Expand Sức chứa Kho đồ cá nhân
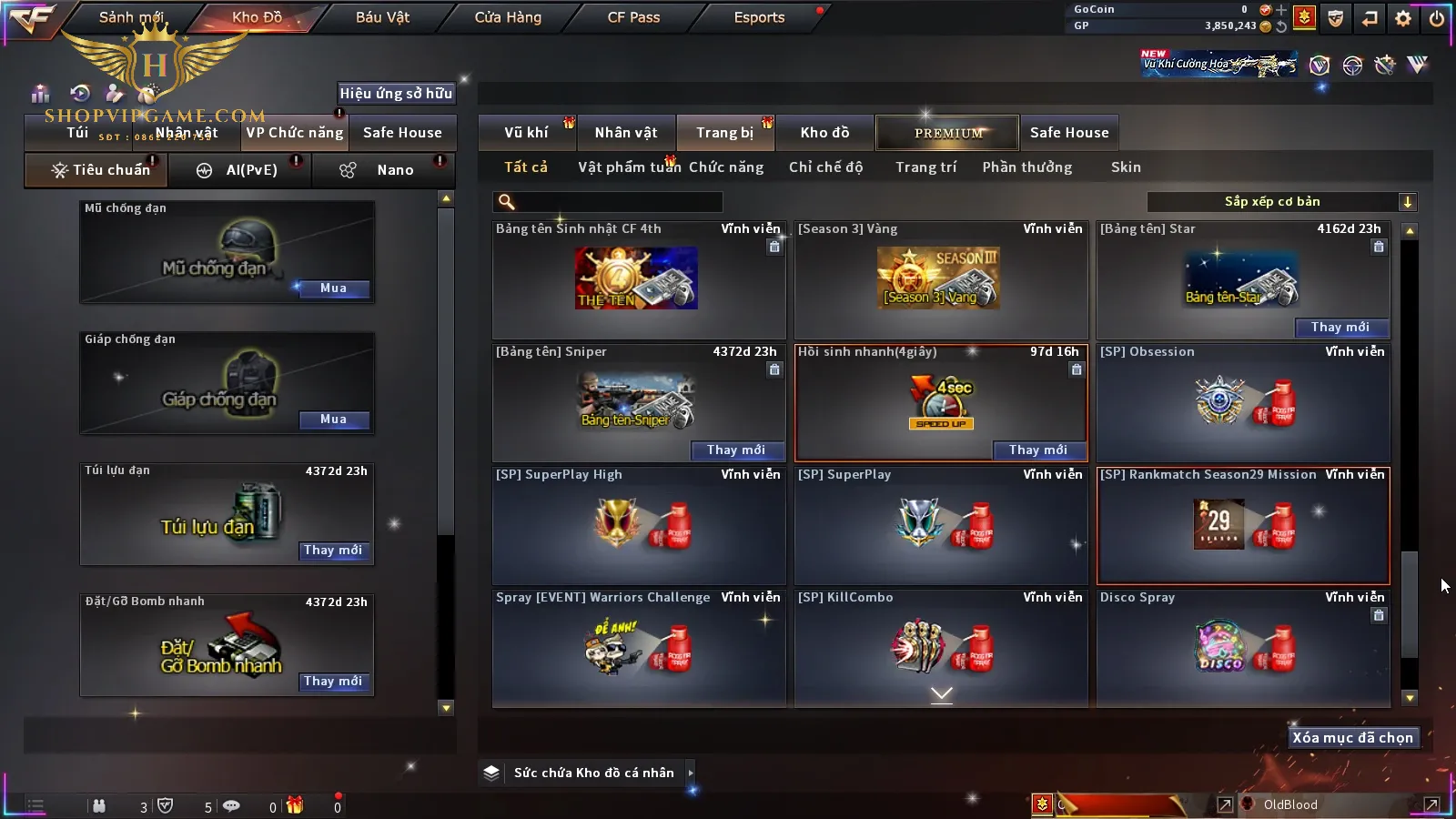This screenshot has height=819, width=1456. point(691,773)
